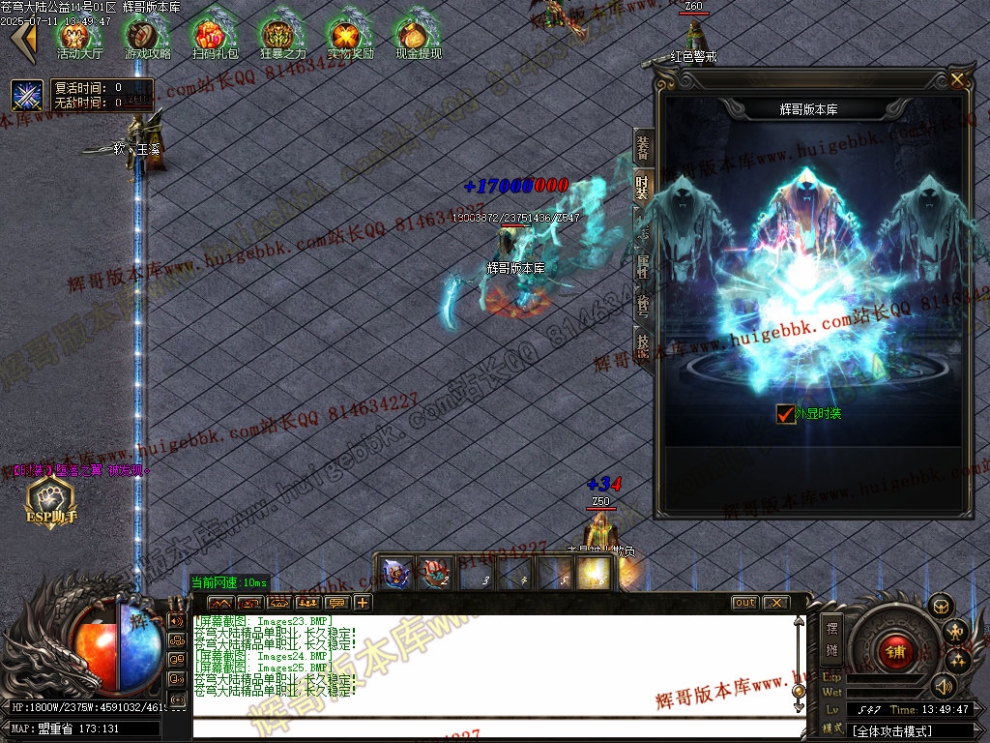
Task: Toggle the 外显时装 show-fashion checkbox
Action: coord(786,413)
